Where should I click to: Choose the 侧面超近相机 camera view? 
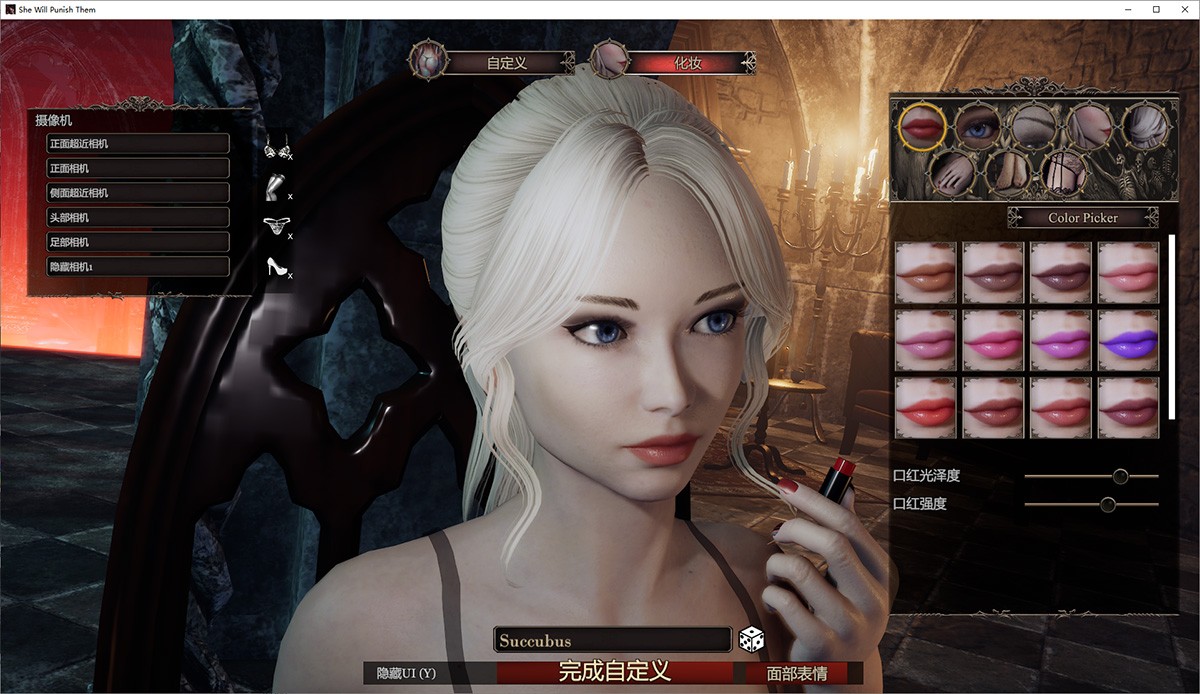pyautogui.click(x=138, y=192)
